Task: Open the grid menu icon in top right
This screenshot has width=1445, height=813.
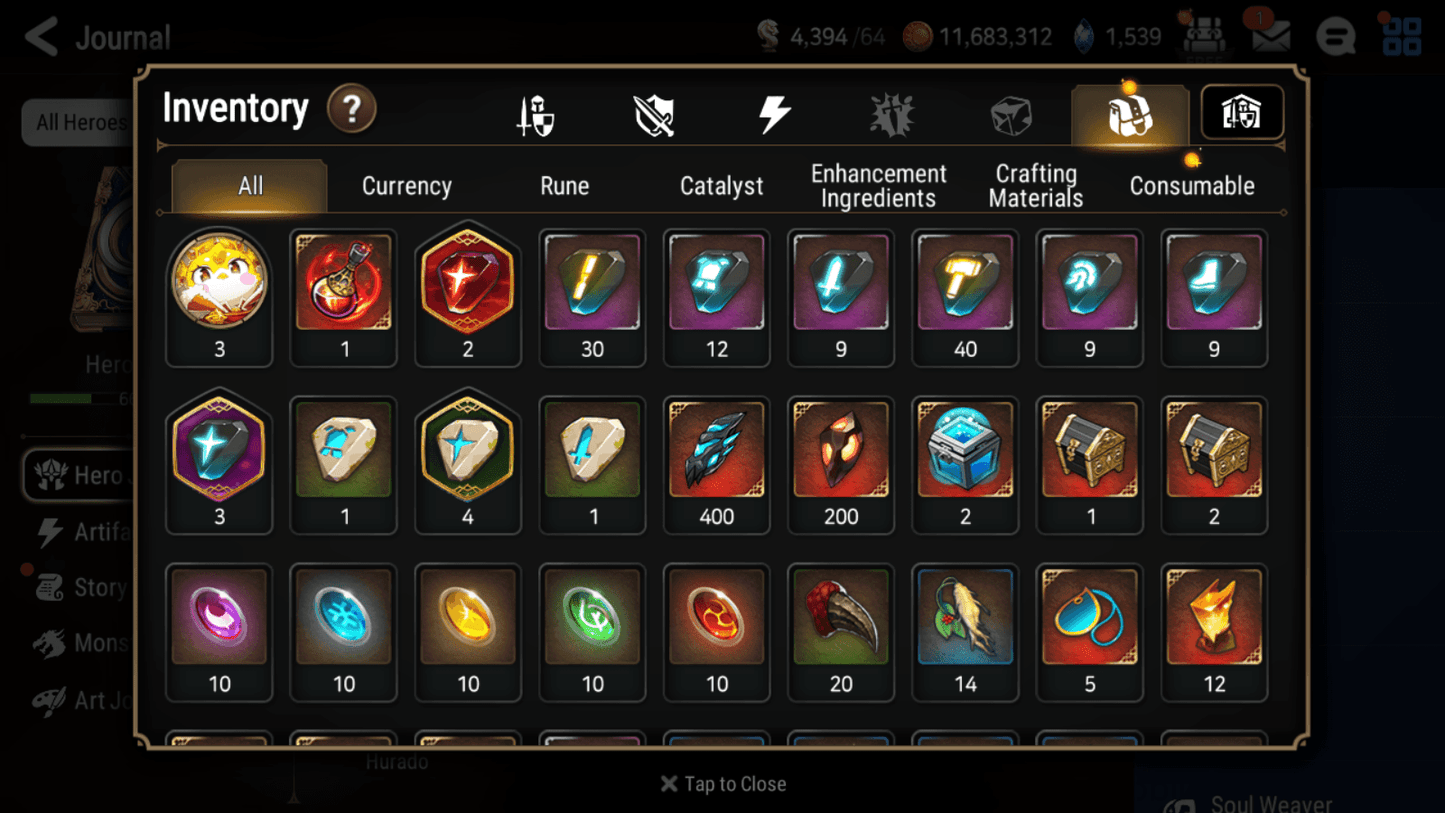Action: click(x=1401, y=35)
